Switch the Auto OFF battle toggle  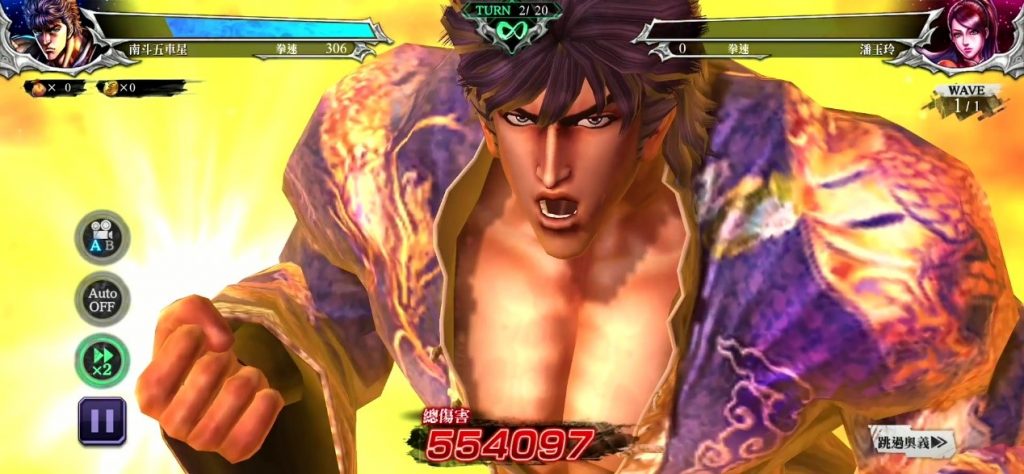coord(102,299)
